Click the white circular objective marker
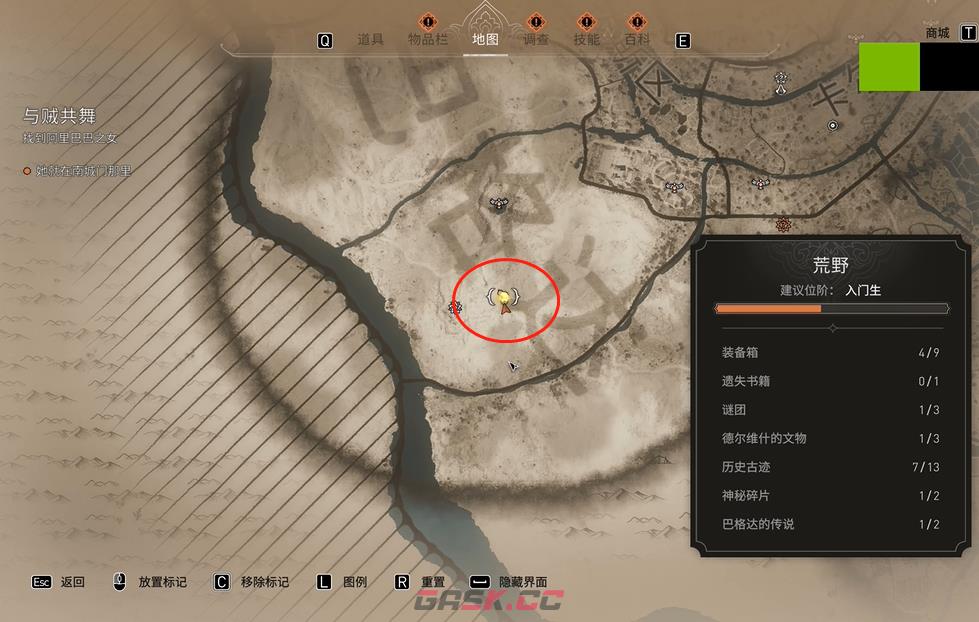 (x=832, y=125)
